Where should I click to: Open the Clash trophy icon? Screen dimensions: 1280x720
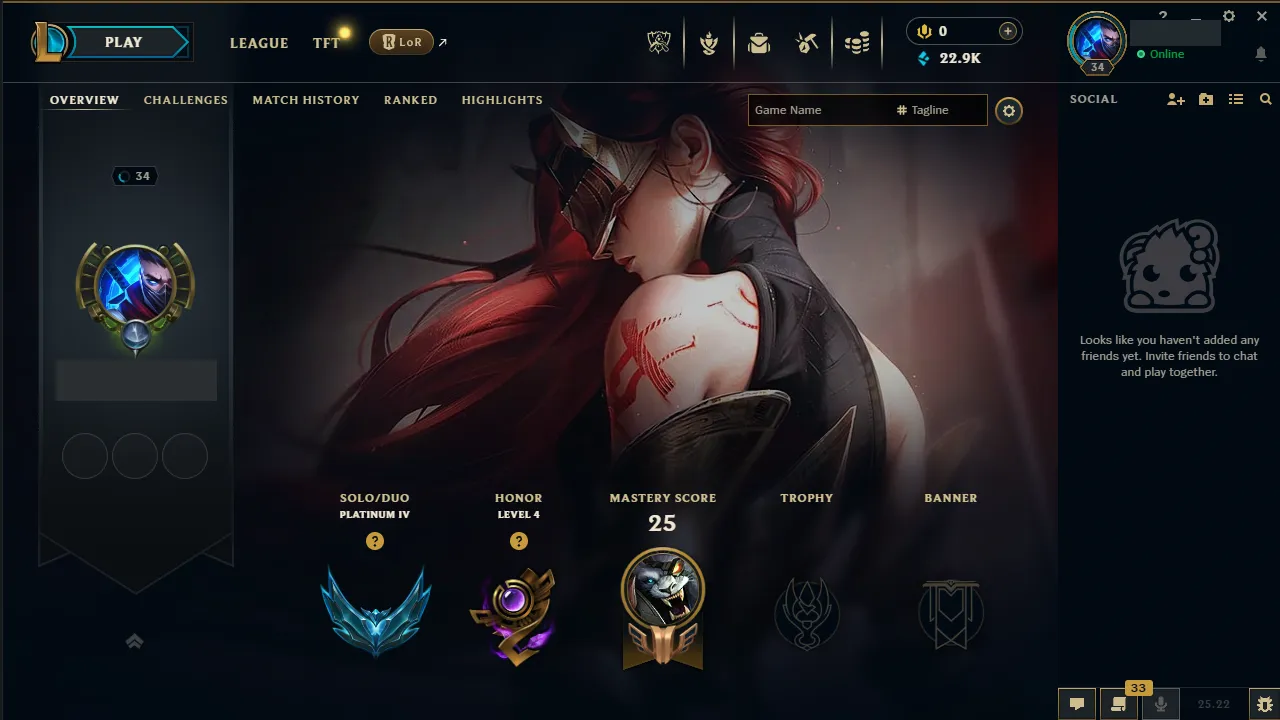[709, 42]
